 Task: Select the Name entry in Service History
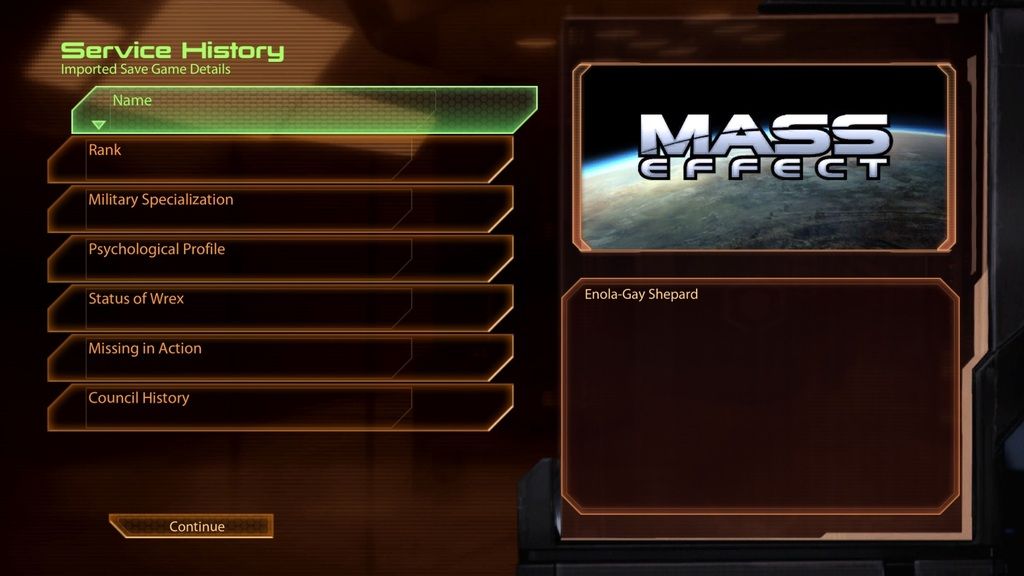[x=304, y=110]
